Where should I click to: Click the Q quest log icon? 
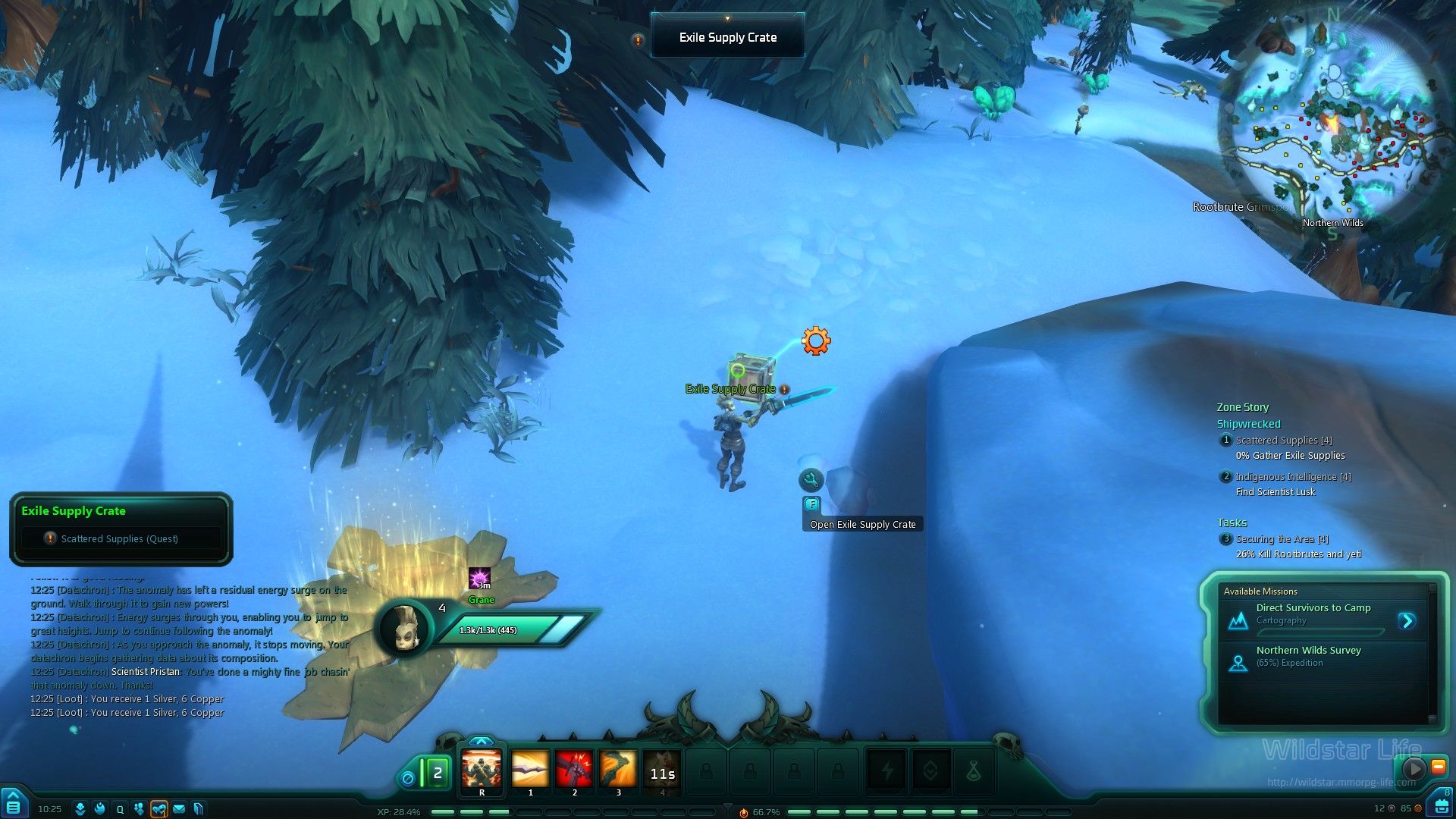(120, 809)
